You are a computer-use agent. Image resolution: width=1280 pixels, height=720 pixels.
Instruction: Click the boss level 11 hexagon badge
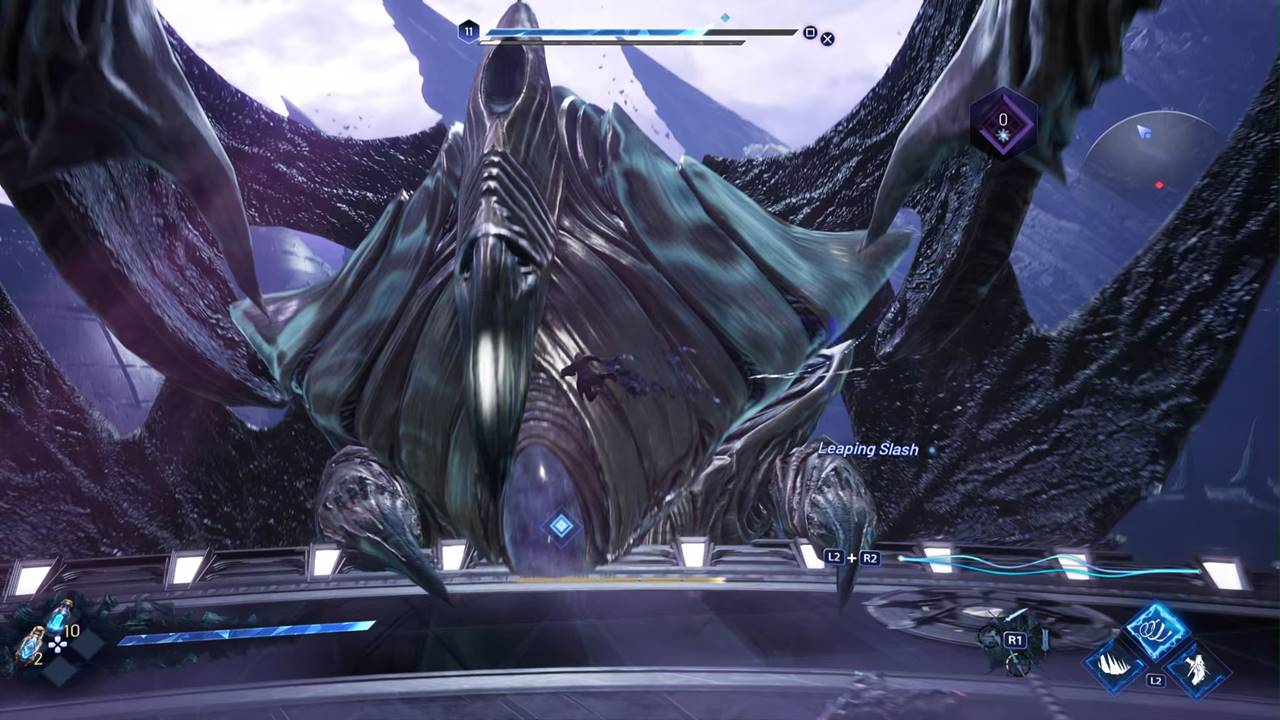468,32
